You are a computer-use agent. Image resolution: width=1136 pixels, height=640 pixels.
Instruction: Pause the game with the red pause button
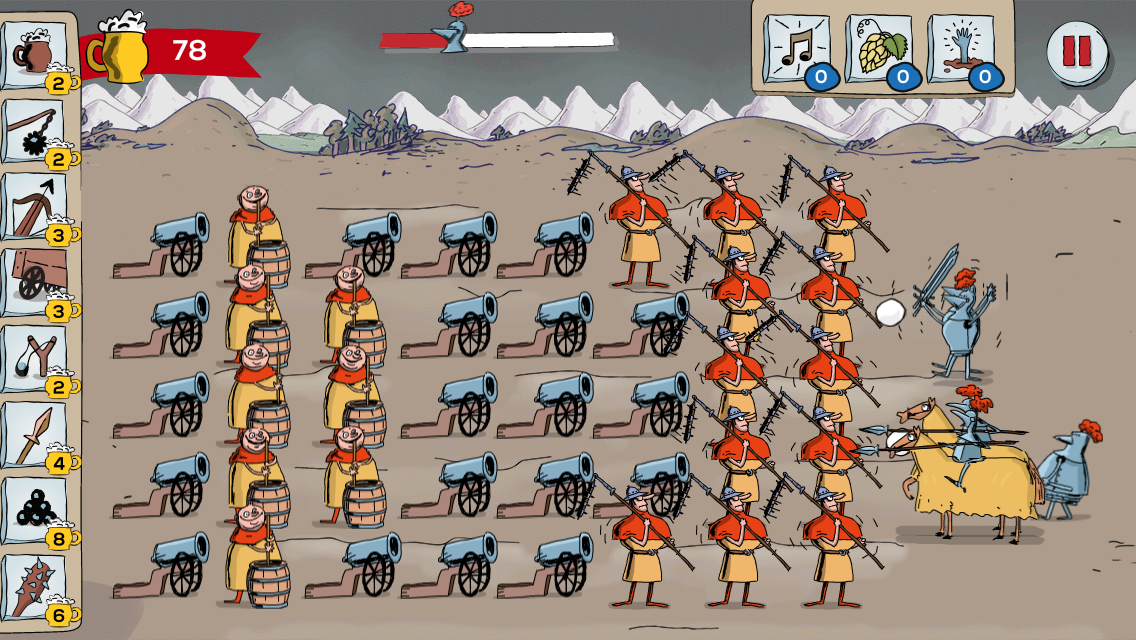coord(1076,51)
